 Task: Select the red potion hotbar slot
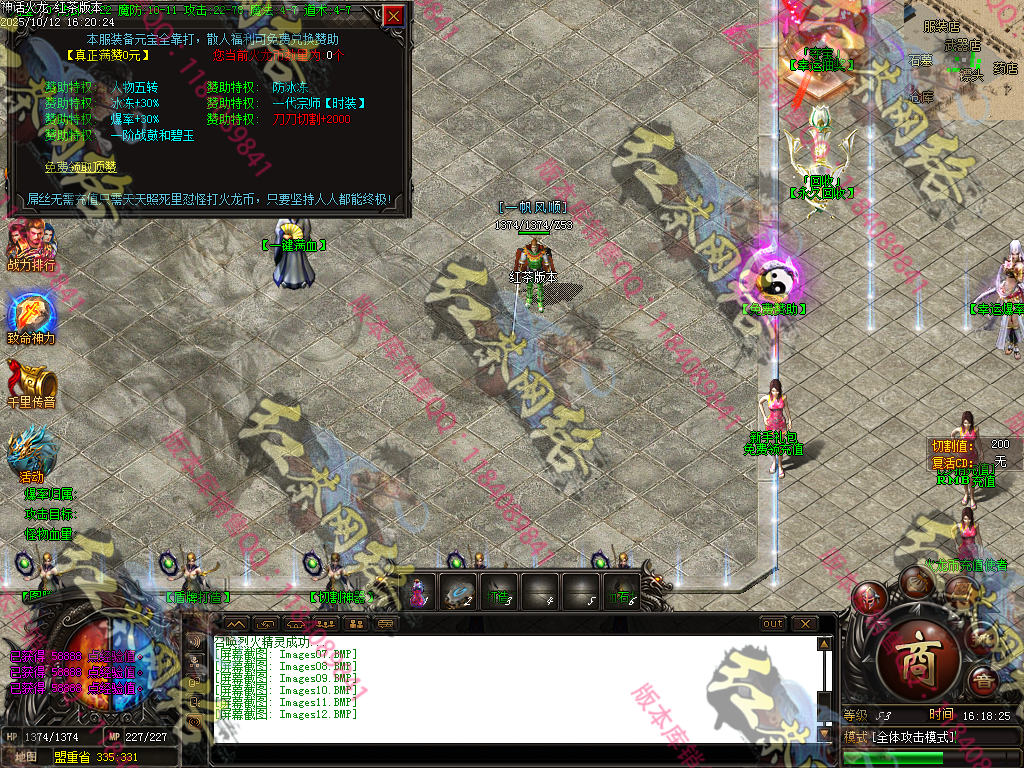[419, 593]
